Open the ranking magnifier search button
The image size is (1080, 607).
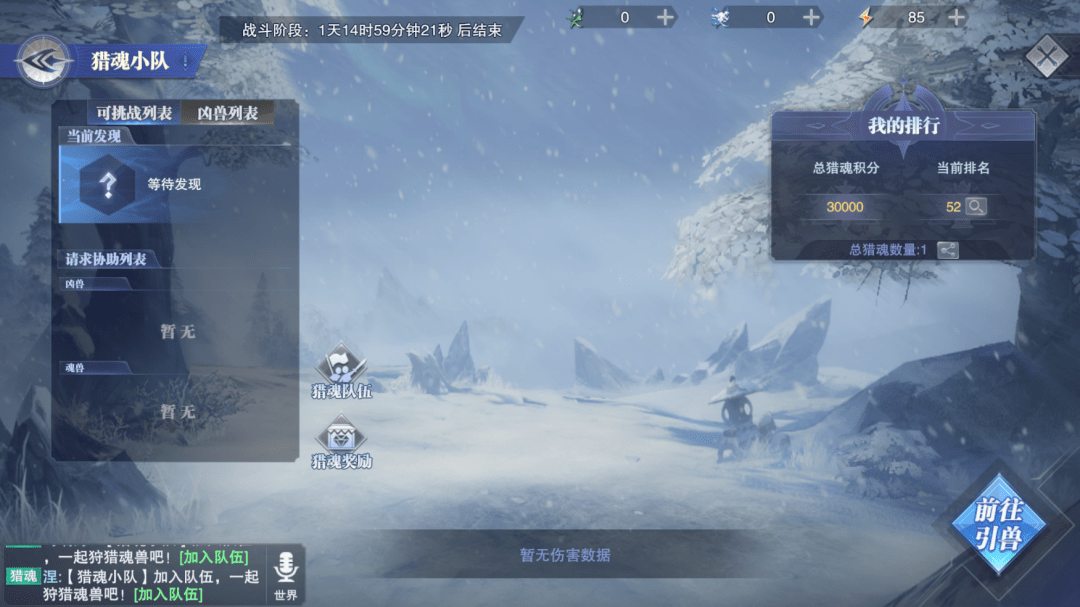pos(975,207)
